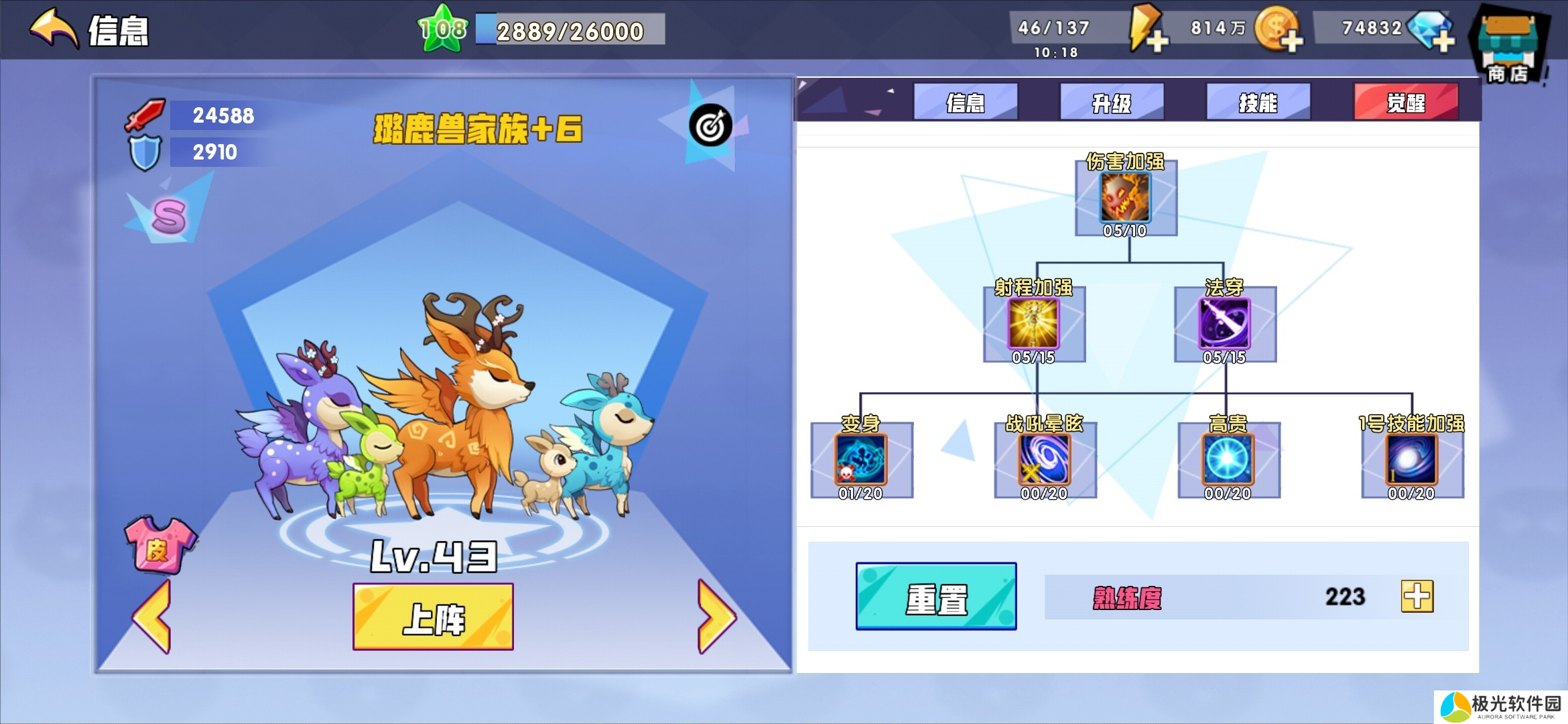Open the 升级 tab
1568x724 pixels.
1112,102
